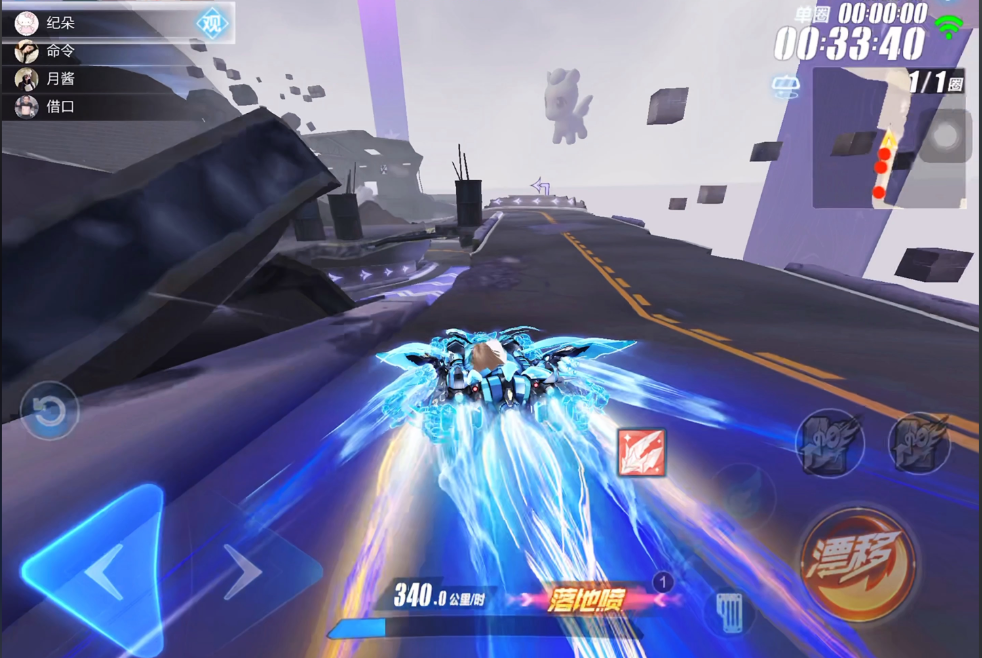Image resolution: width=982 pixels, height=658 pixels.
Task: Open the track minimap
Action: (x=880, y=140)
